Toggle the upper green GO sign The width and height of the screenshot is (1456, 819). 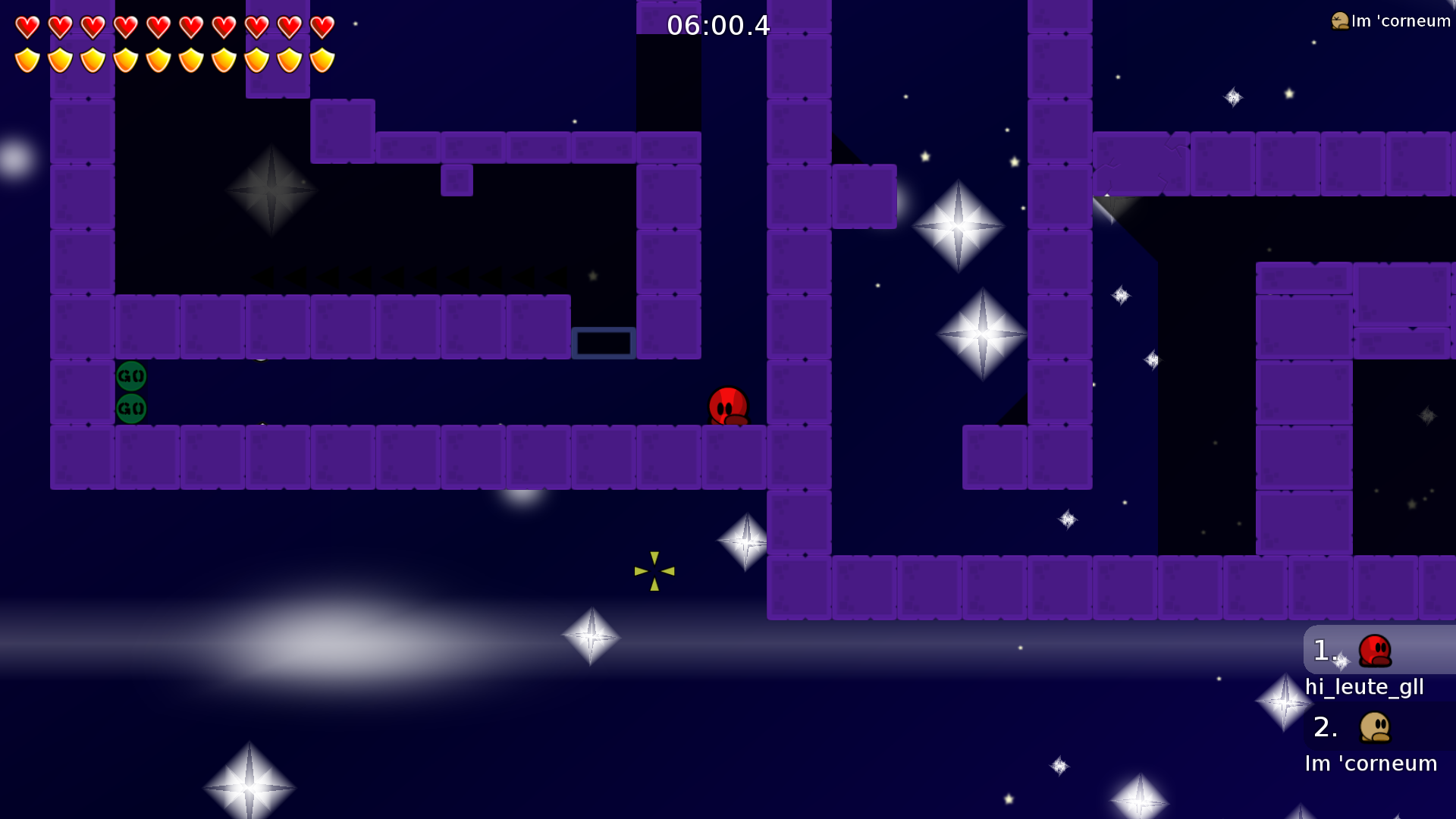(130, 374)
